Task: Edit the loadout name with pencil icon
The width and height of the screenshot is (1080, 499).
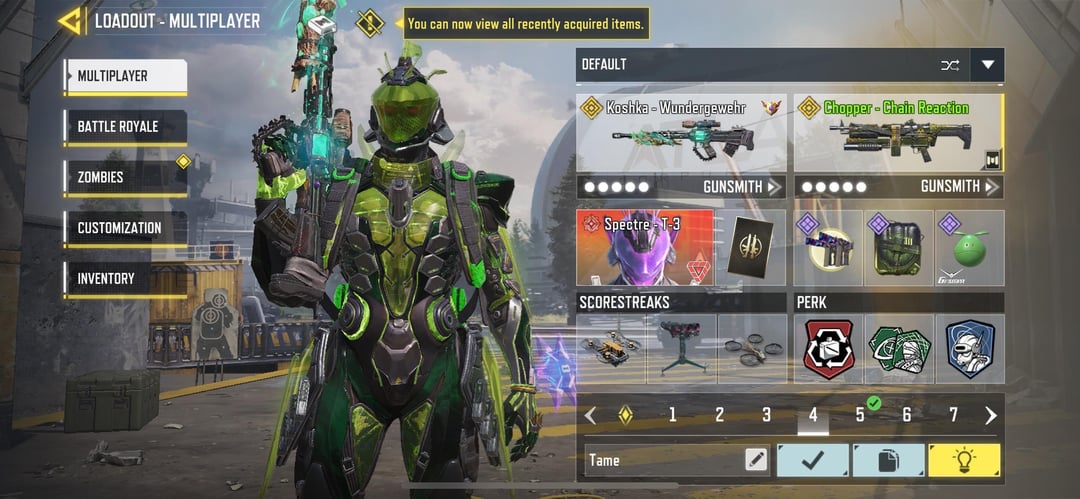Action: coord(756,460)
